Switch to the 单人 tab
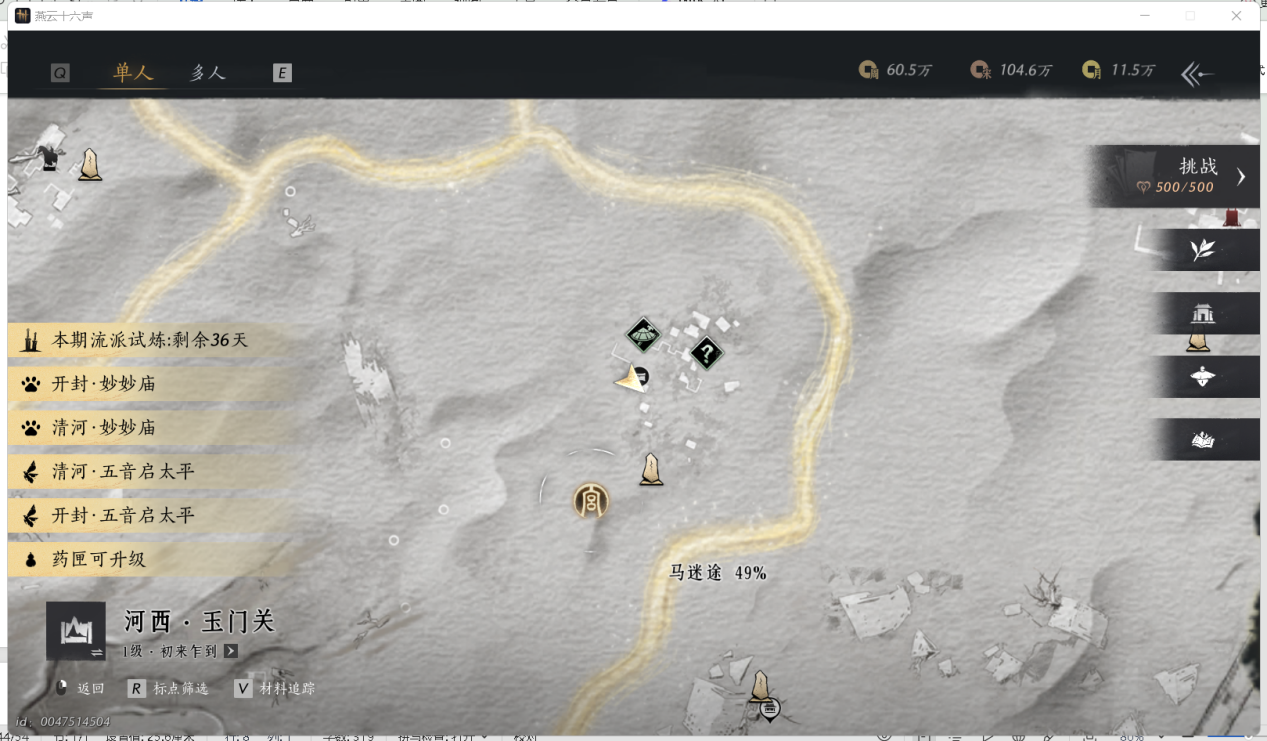1267x741 pixels. [x=133, y=73]
